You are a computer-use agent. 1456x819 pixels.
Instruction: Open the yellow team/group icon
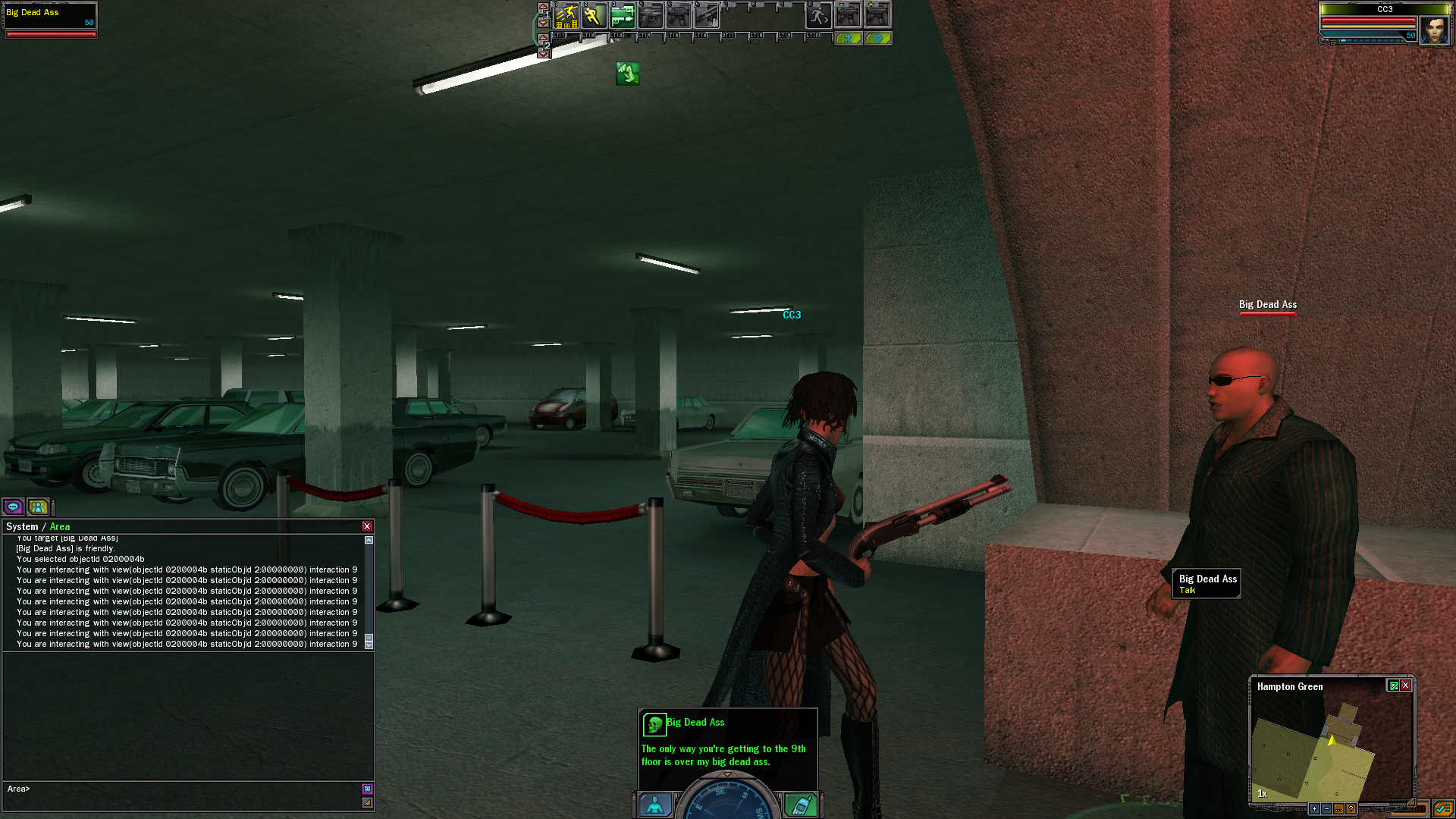coord(37,507)
